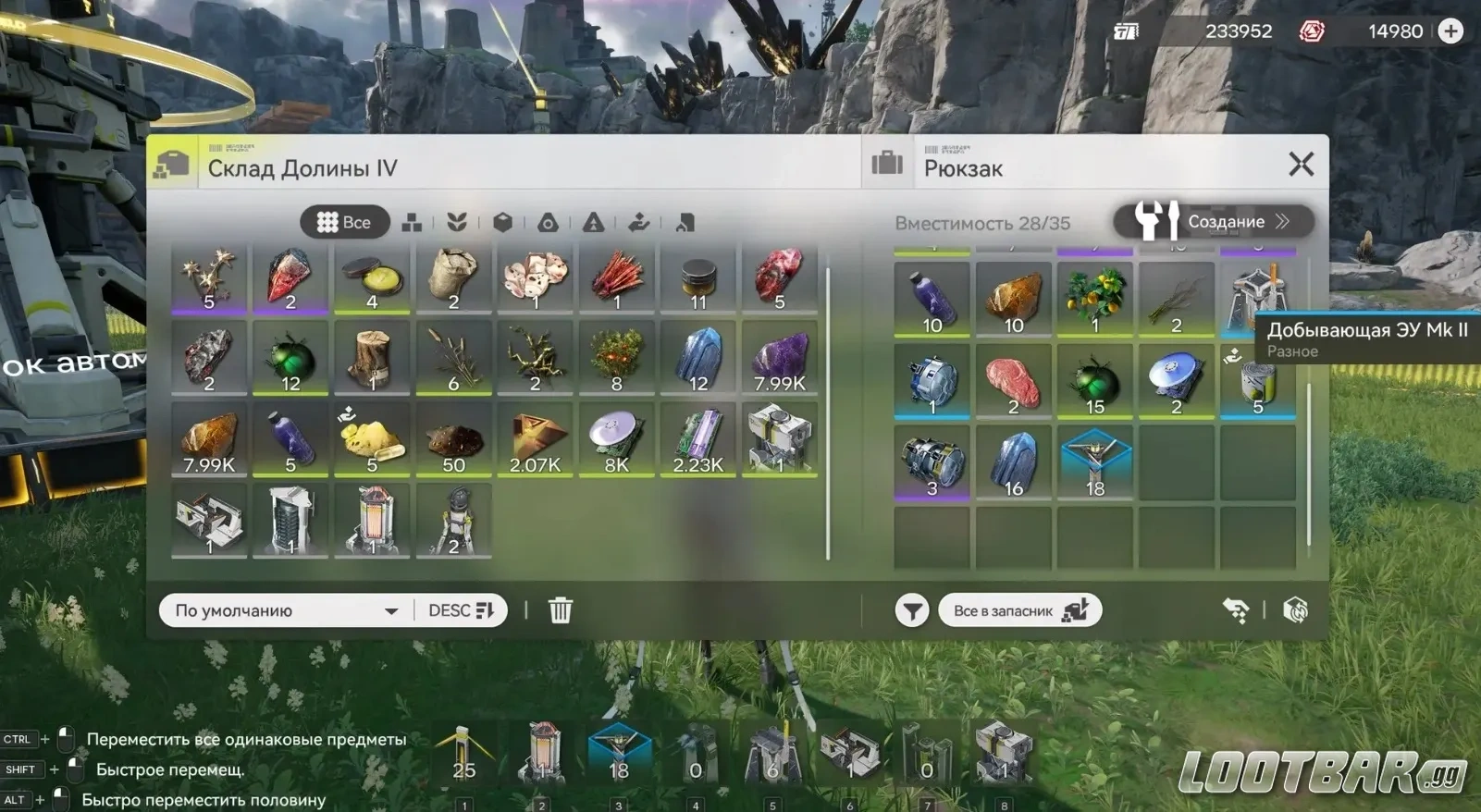Open the "По умолчанию" sorting dropdown

[287, 610]
